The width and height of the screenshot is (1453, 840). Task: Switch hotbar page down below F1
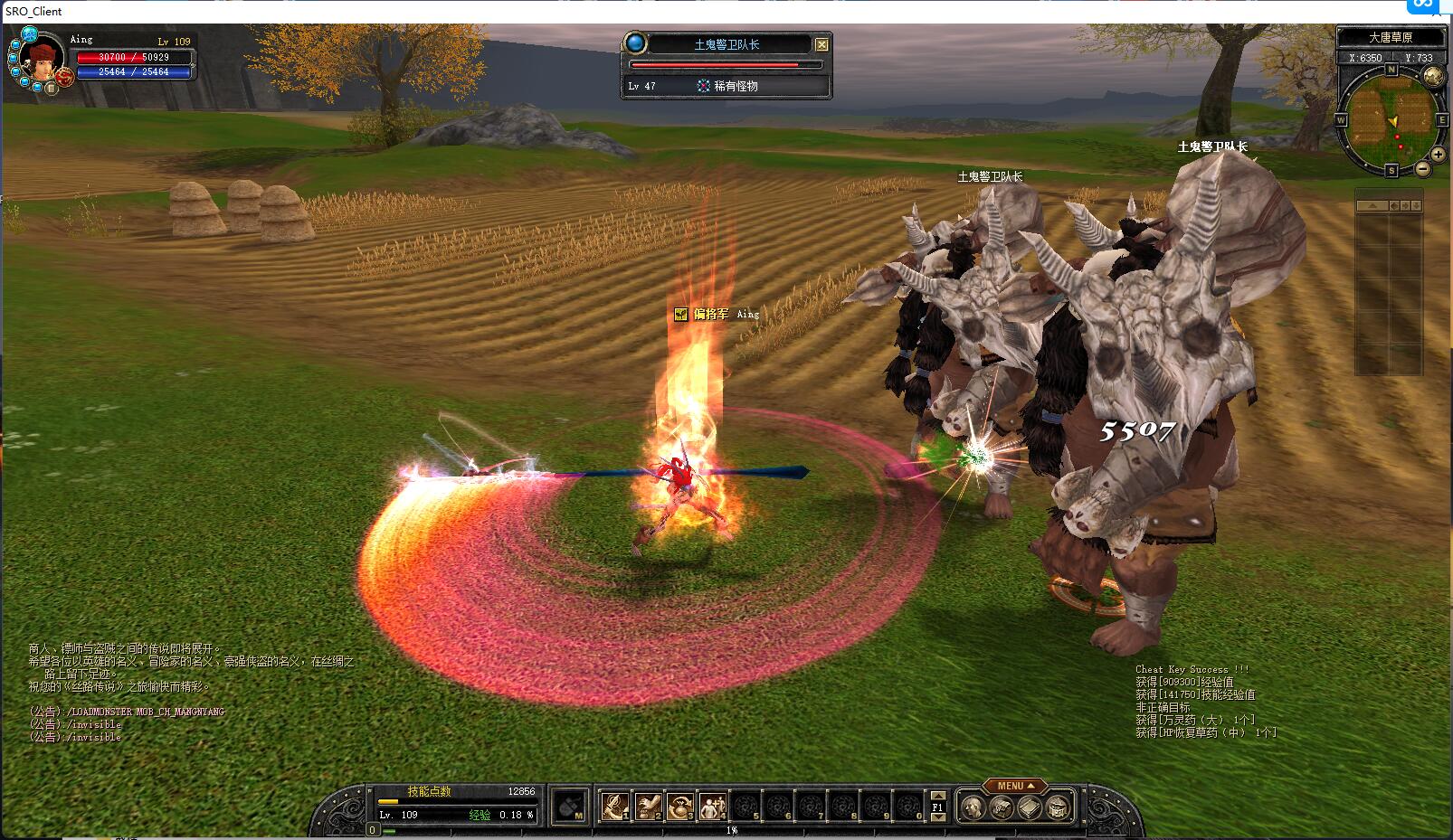[x=938, y=817]
